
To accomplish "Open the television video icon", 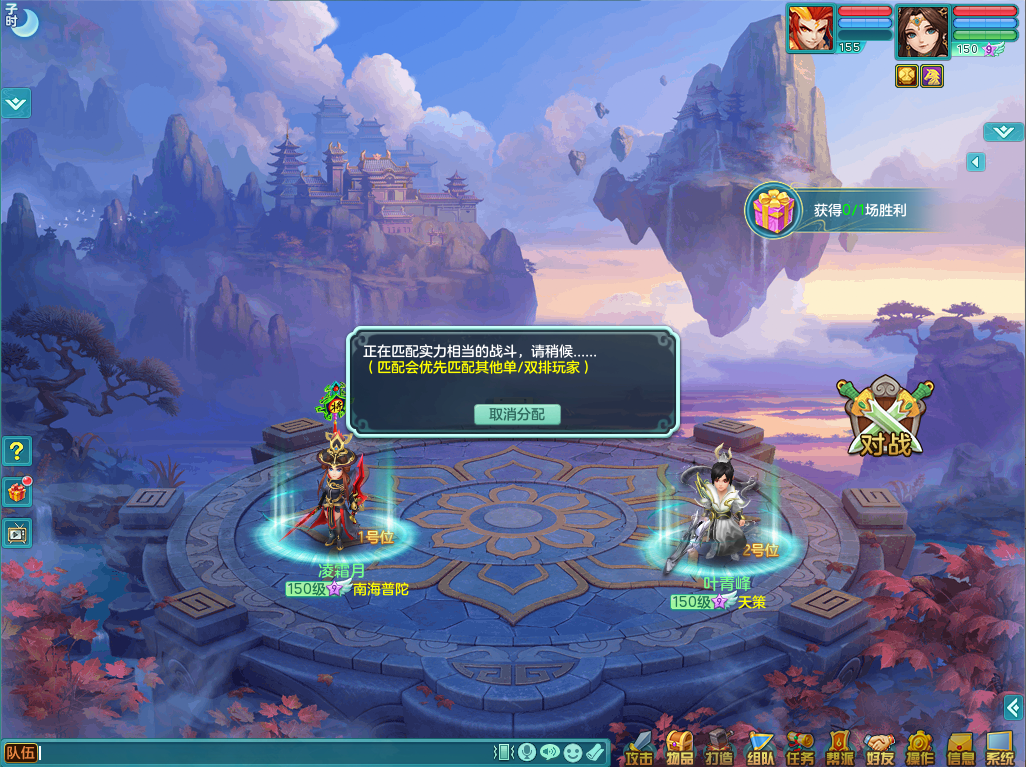I will [x=16, y=532].
